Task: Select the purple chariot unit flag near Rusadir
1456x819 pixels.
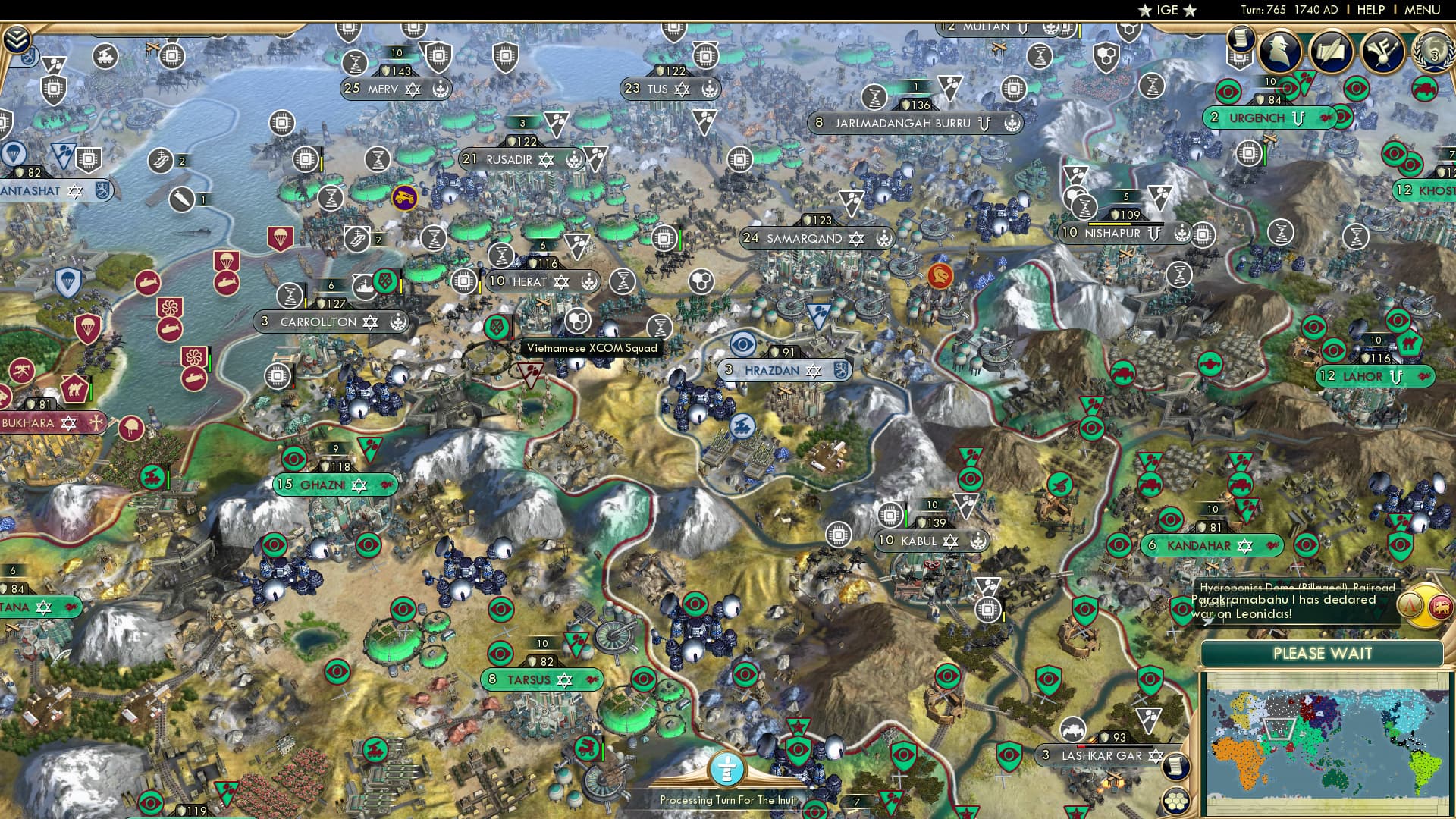Action: click(405, 196)
